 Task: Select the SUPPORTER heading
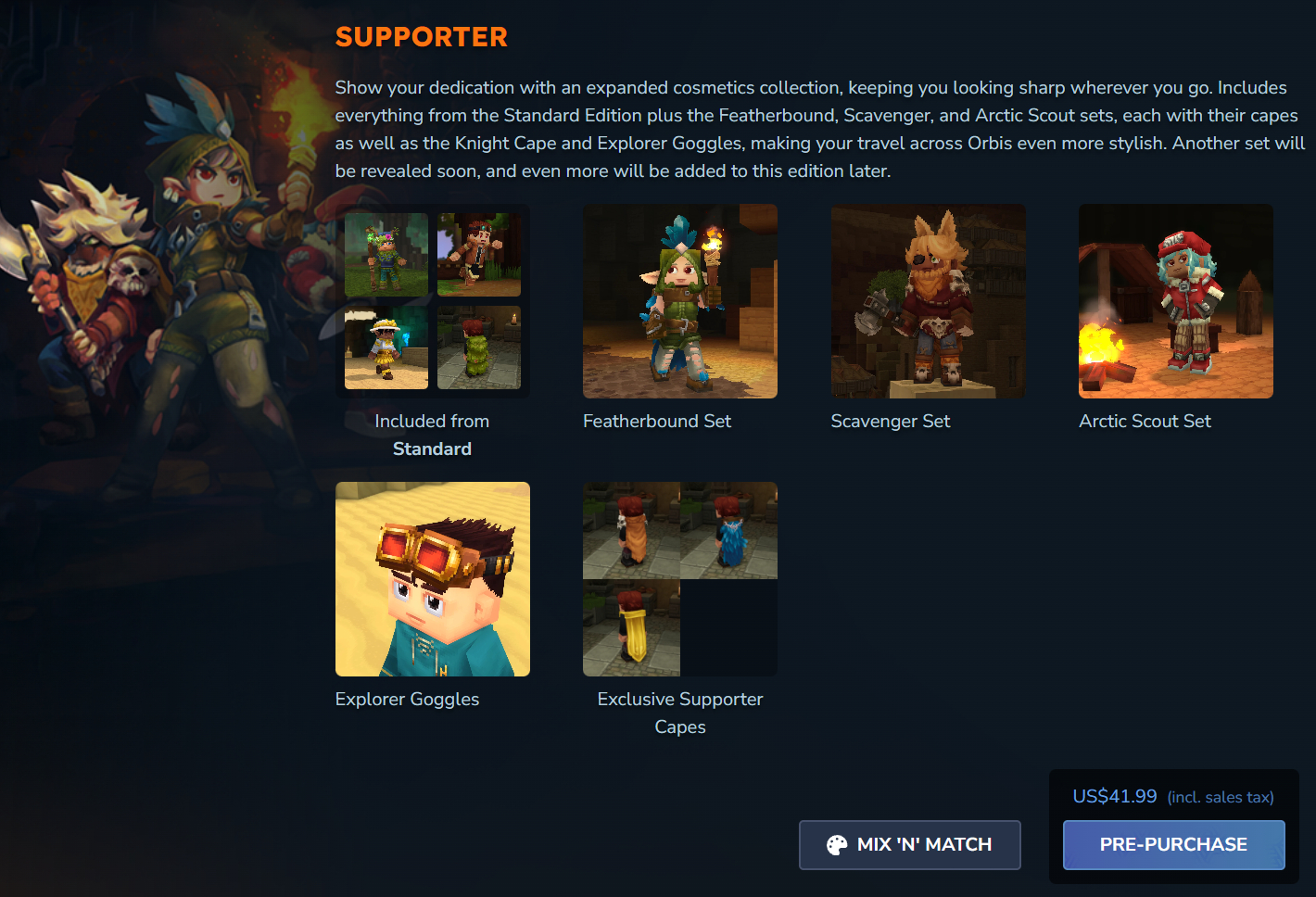point(421,37)
